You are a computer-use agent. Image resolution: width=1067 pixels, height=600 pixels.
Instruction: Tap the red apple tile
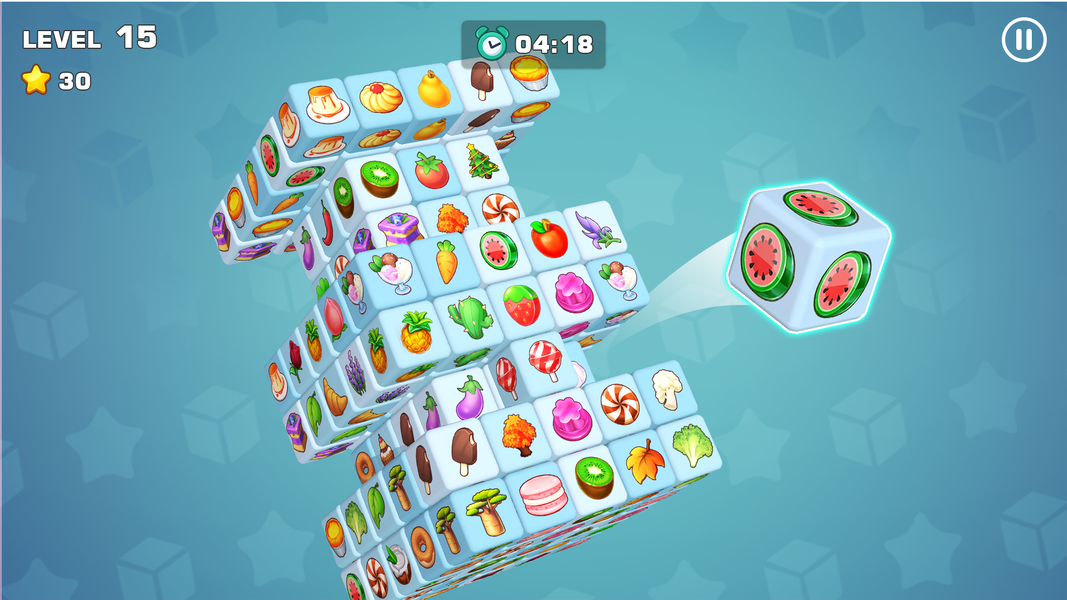(548, 238)
